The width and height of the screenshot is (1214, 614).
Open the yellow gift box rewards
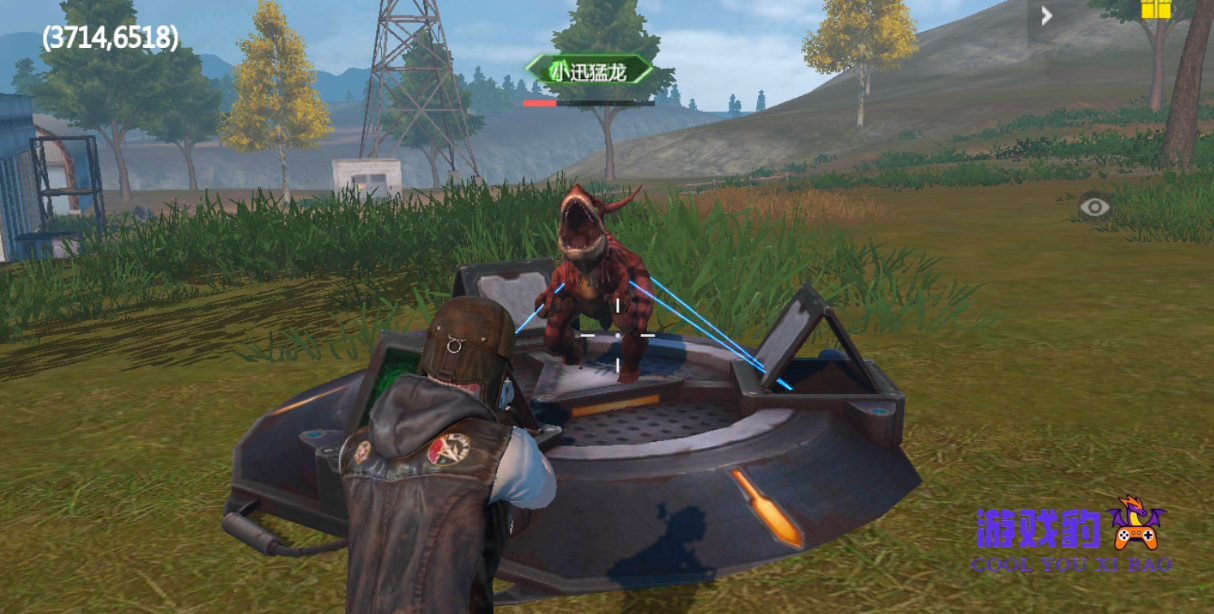point(1155,9)
